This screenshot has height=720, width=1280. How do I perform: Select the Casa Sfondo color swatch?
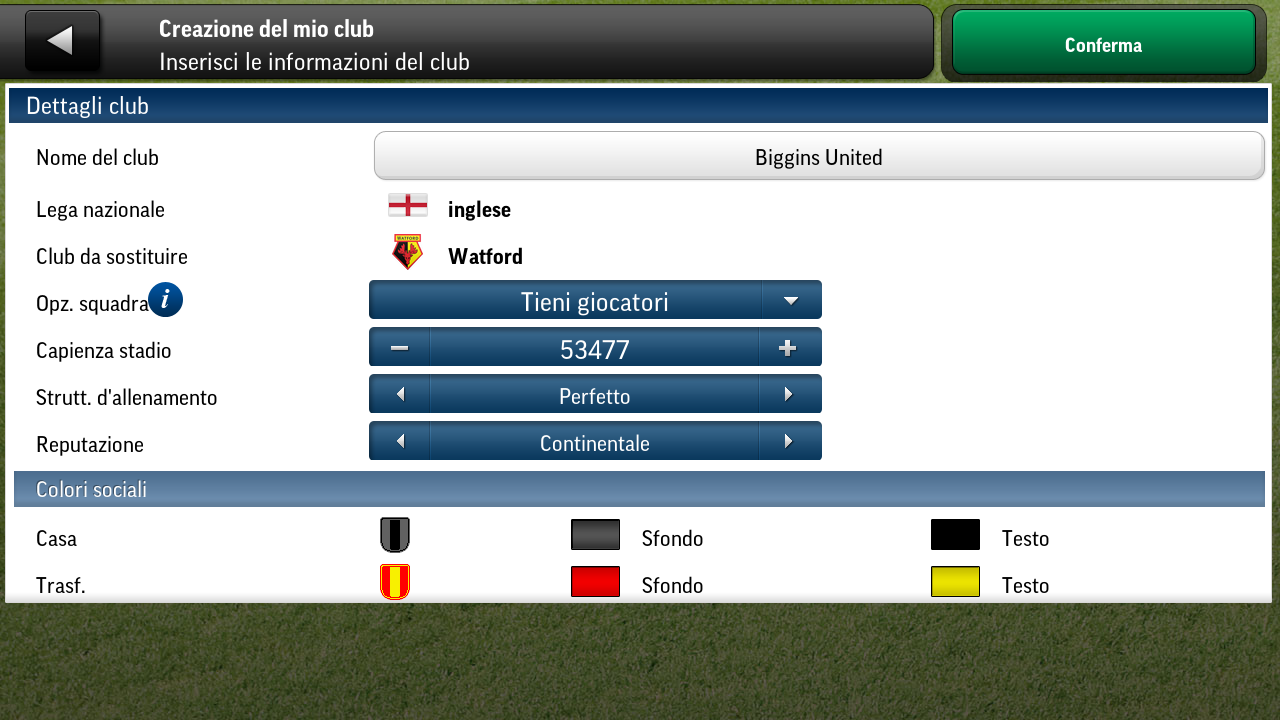coord(595,534)
